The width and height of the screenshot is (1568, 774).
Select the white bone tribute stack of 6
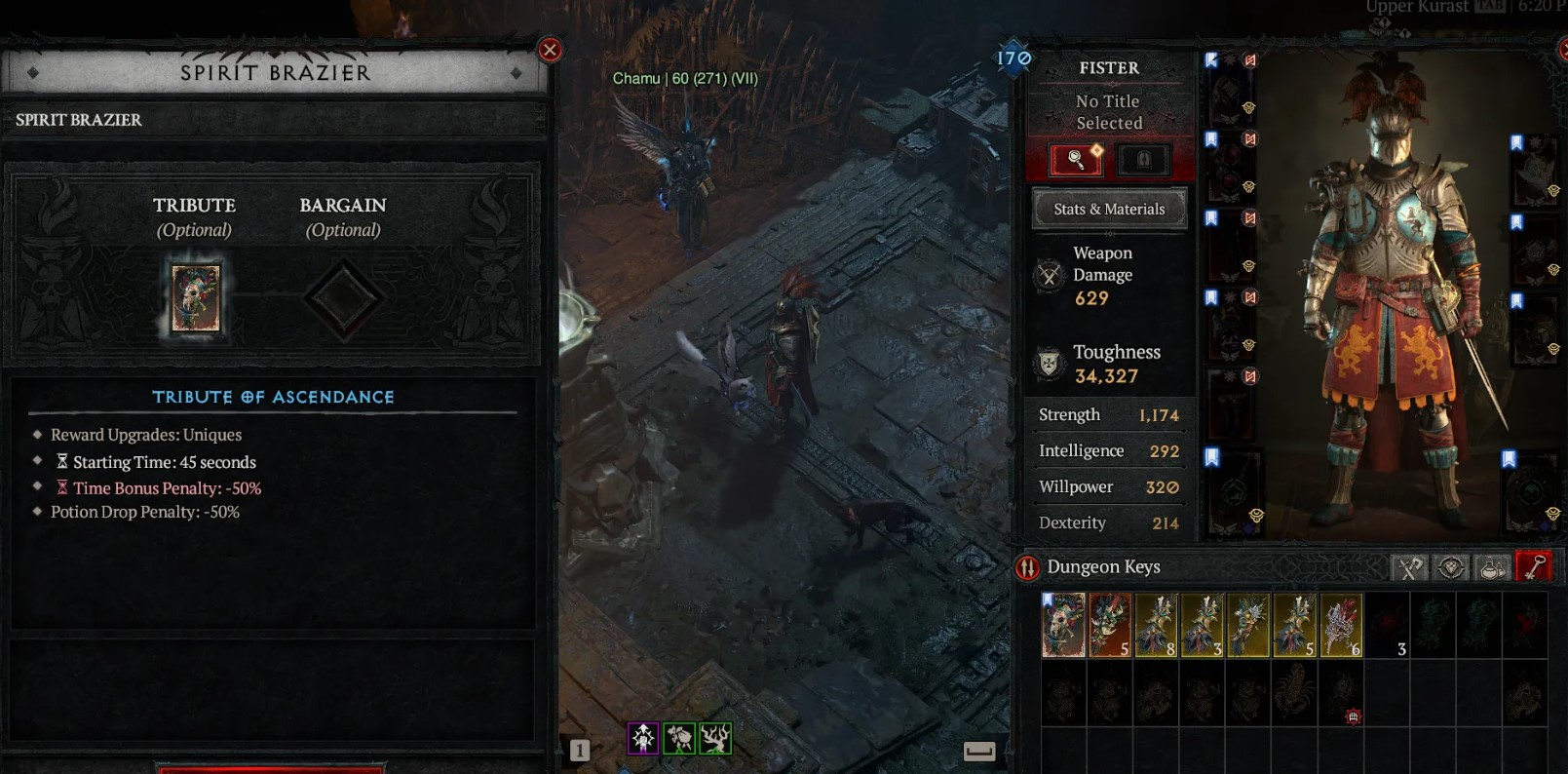click(x=1341, y=625)
